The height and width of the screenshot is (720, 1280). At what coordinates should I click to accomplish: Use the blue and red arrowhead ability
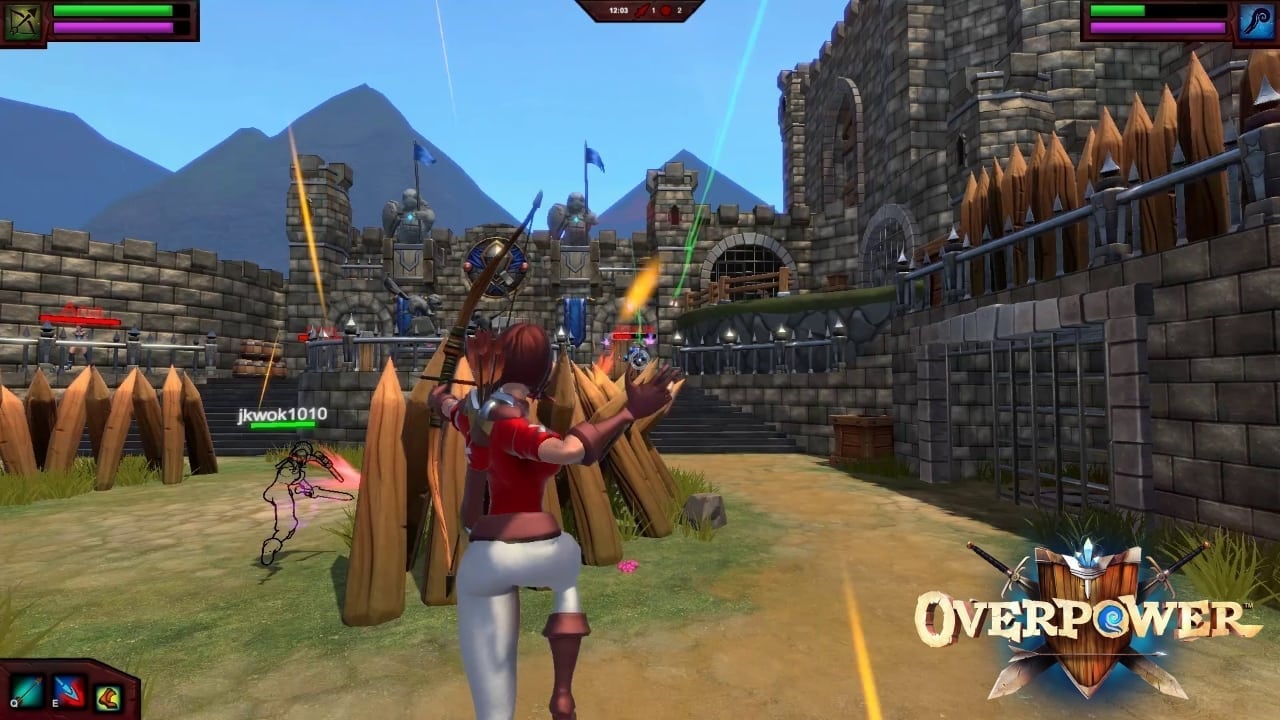[69, 692]
